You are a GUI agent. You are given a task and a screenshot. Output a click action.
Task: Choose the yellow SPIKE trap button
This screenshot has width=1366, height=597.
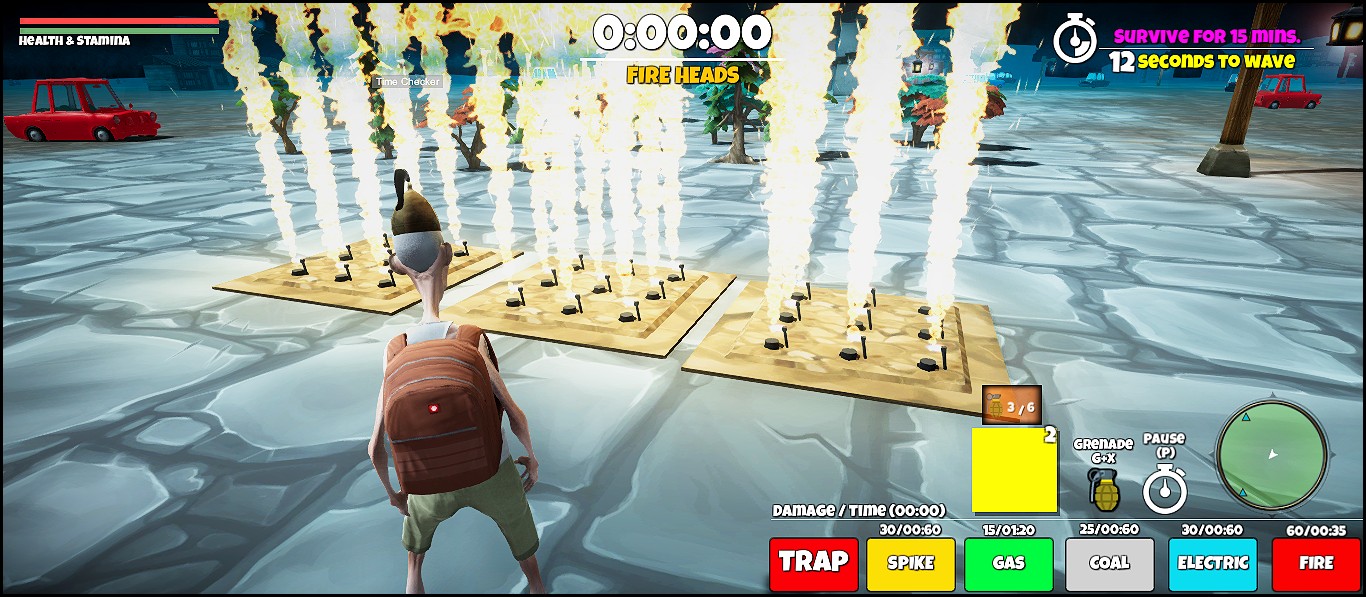point(910,563)
